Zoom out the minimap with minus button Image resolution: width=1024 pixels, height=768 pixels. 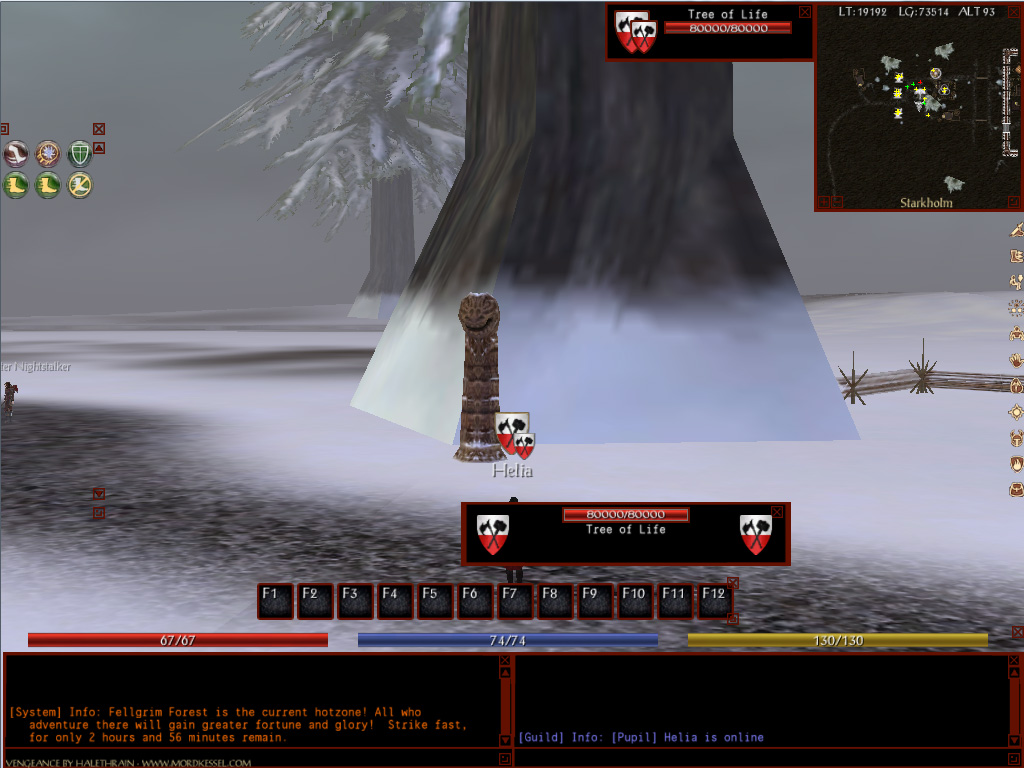pos(837,202)
